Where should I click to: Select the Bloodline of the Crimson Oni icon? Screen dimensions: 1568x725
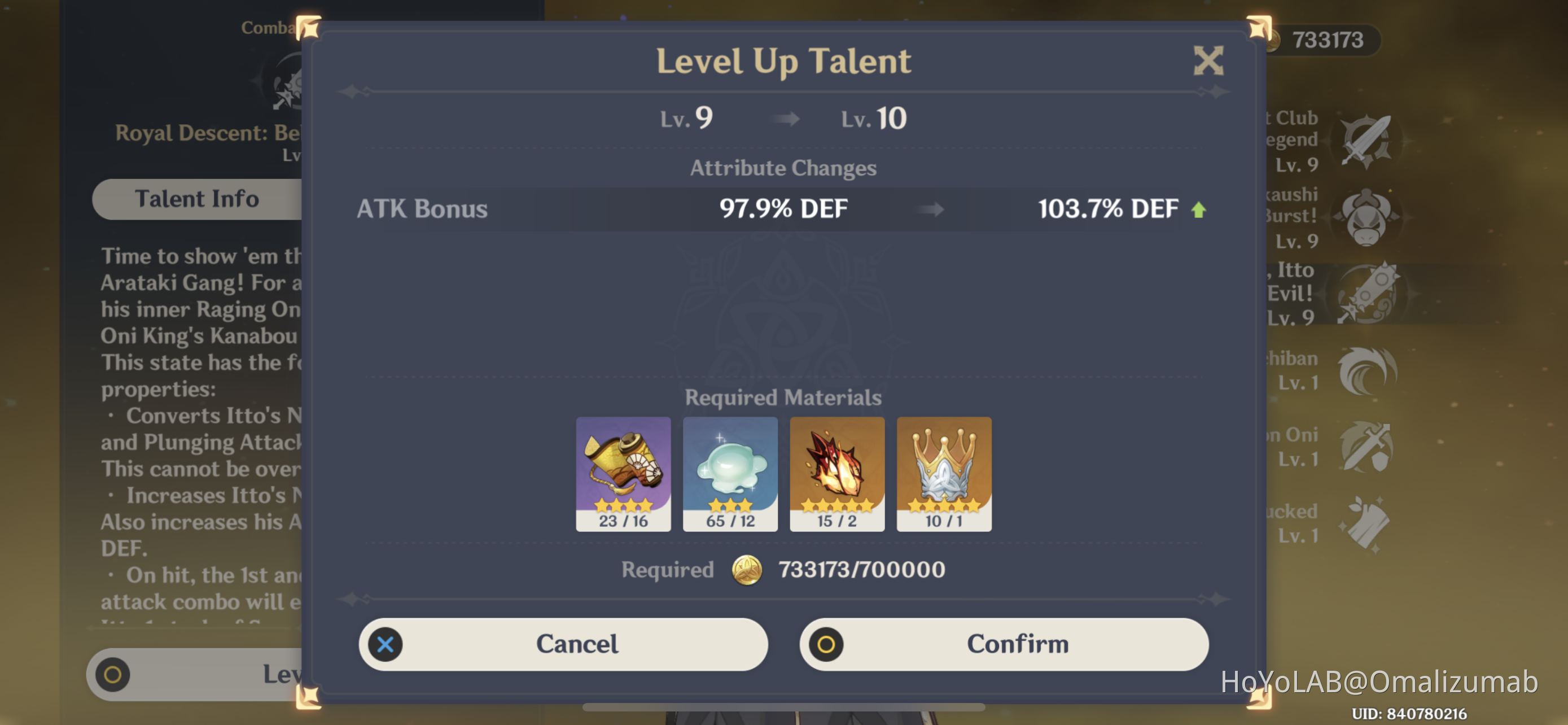coord(1366,447)
